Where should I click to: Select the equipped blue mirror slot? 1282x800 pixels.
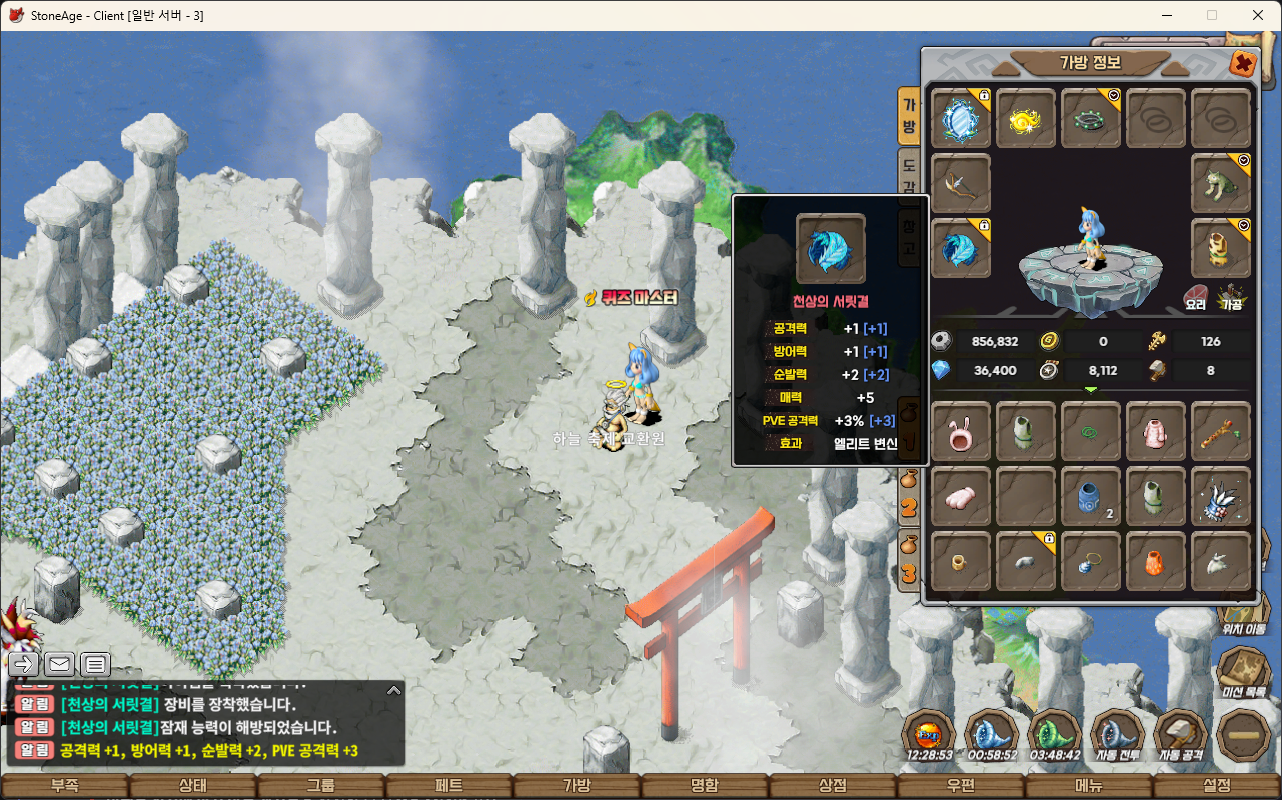coord(961,119)
